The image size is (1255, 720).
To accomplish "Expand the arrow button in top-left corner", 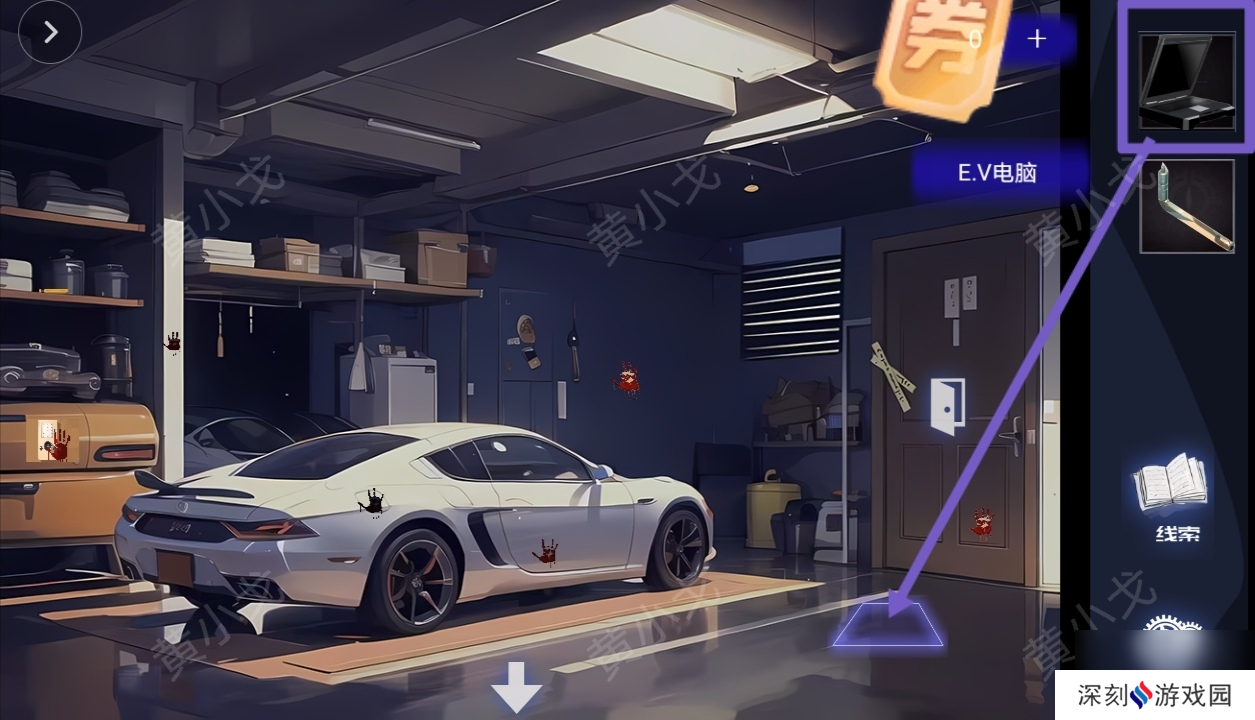I will point(50,32).
